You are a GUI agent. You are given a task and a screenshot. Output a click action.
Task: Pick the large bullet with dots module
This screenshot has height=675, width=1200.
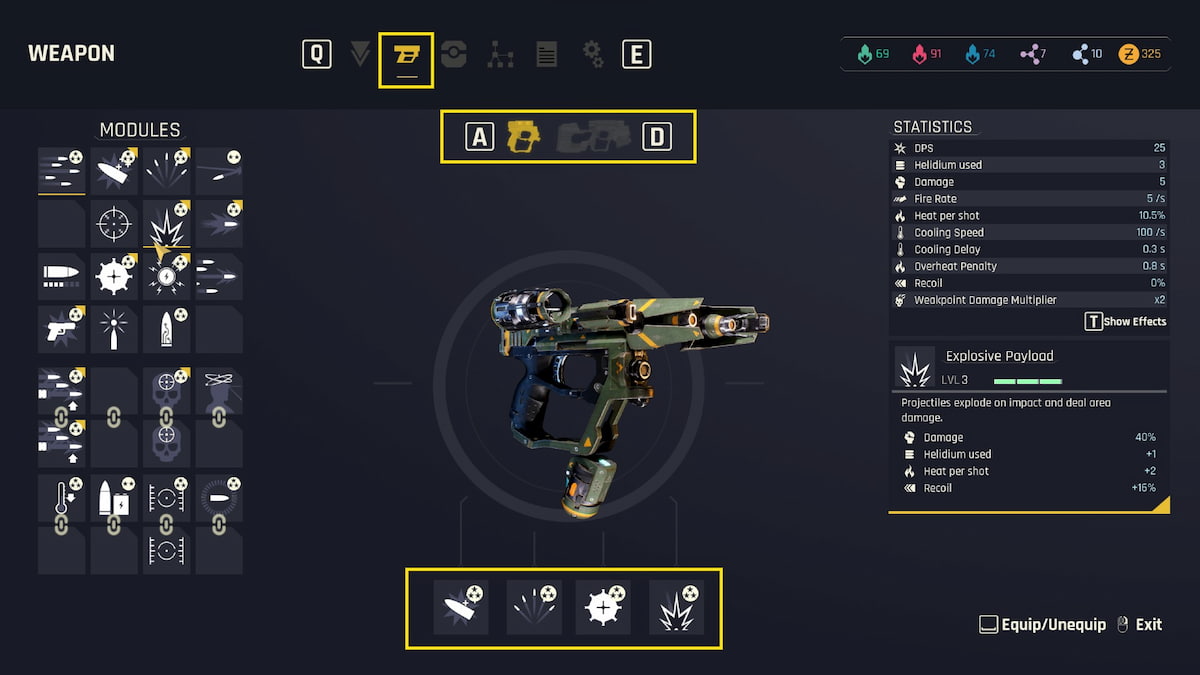click(62, 277)
